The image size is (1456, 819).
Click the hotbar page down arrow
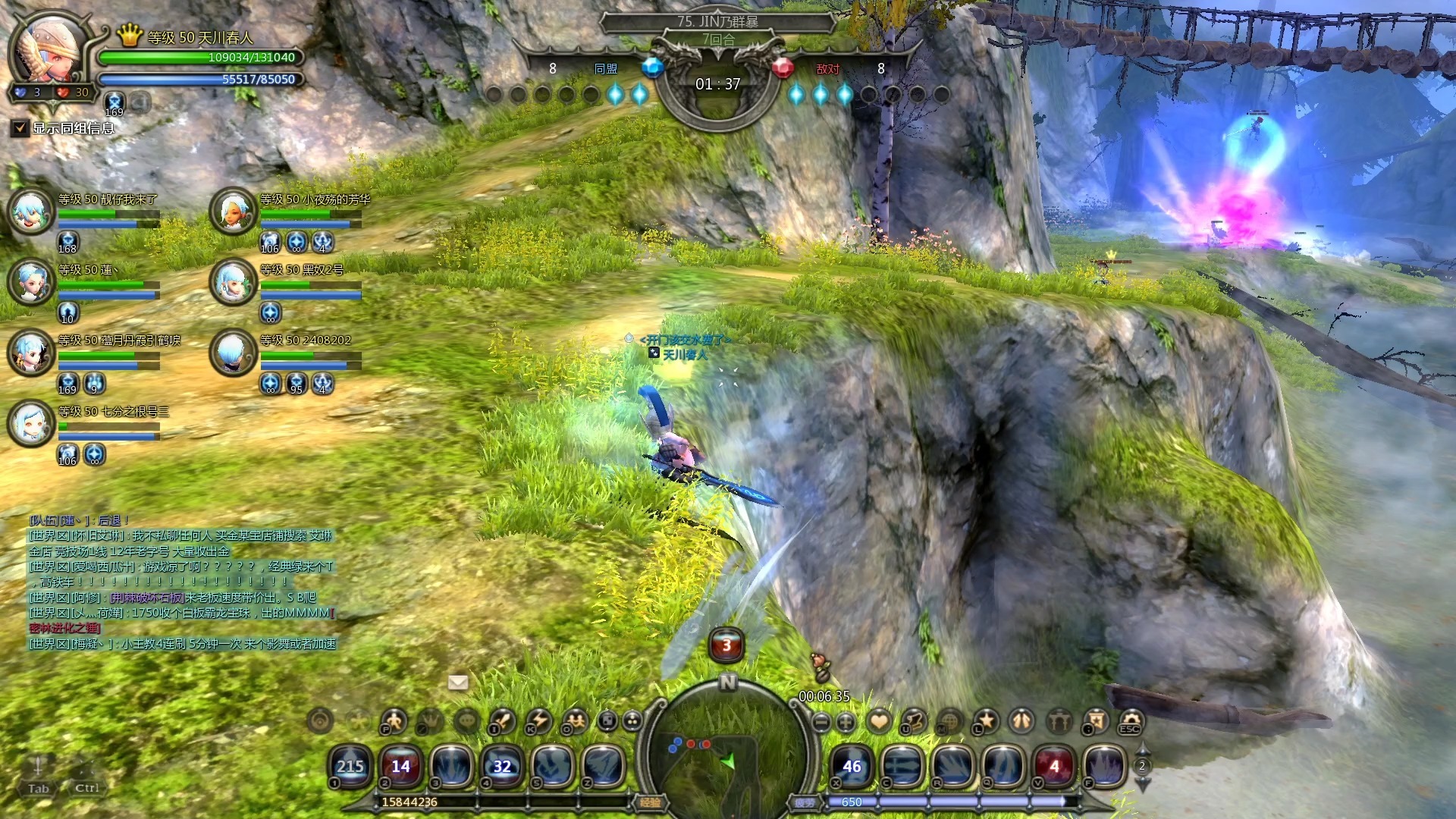pyautogui.click(x=1142, y=784)
